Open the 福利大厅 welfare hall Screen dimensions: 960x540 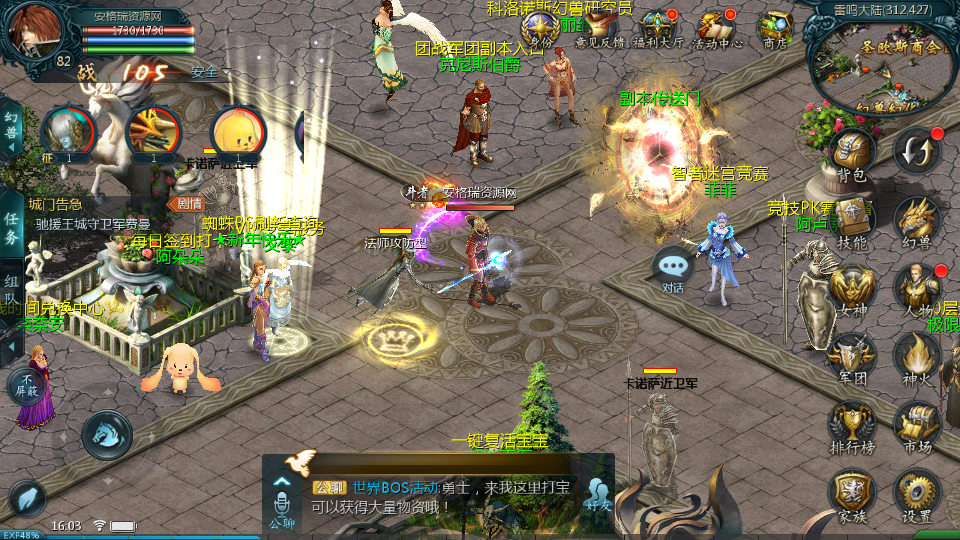coord(658,28)
